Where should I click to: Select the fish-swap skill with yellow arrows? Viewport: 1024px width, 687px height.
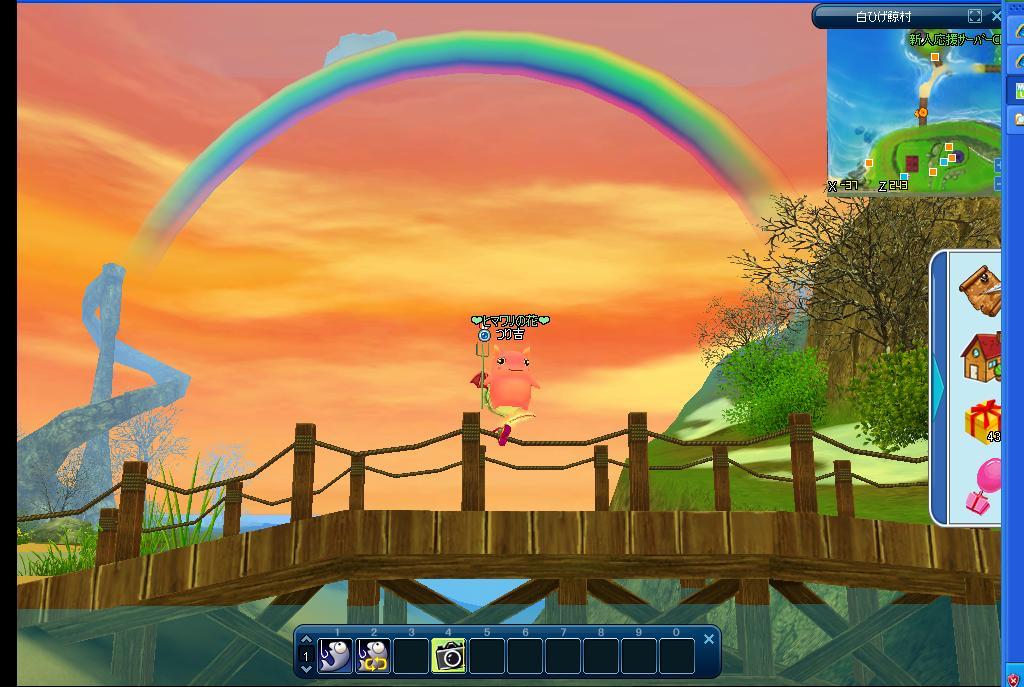374,656
